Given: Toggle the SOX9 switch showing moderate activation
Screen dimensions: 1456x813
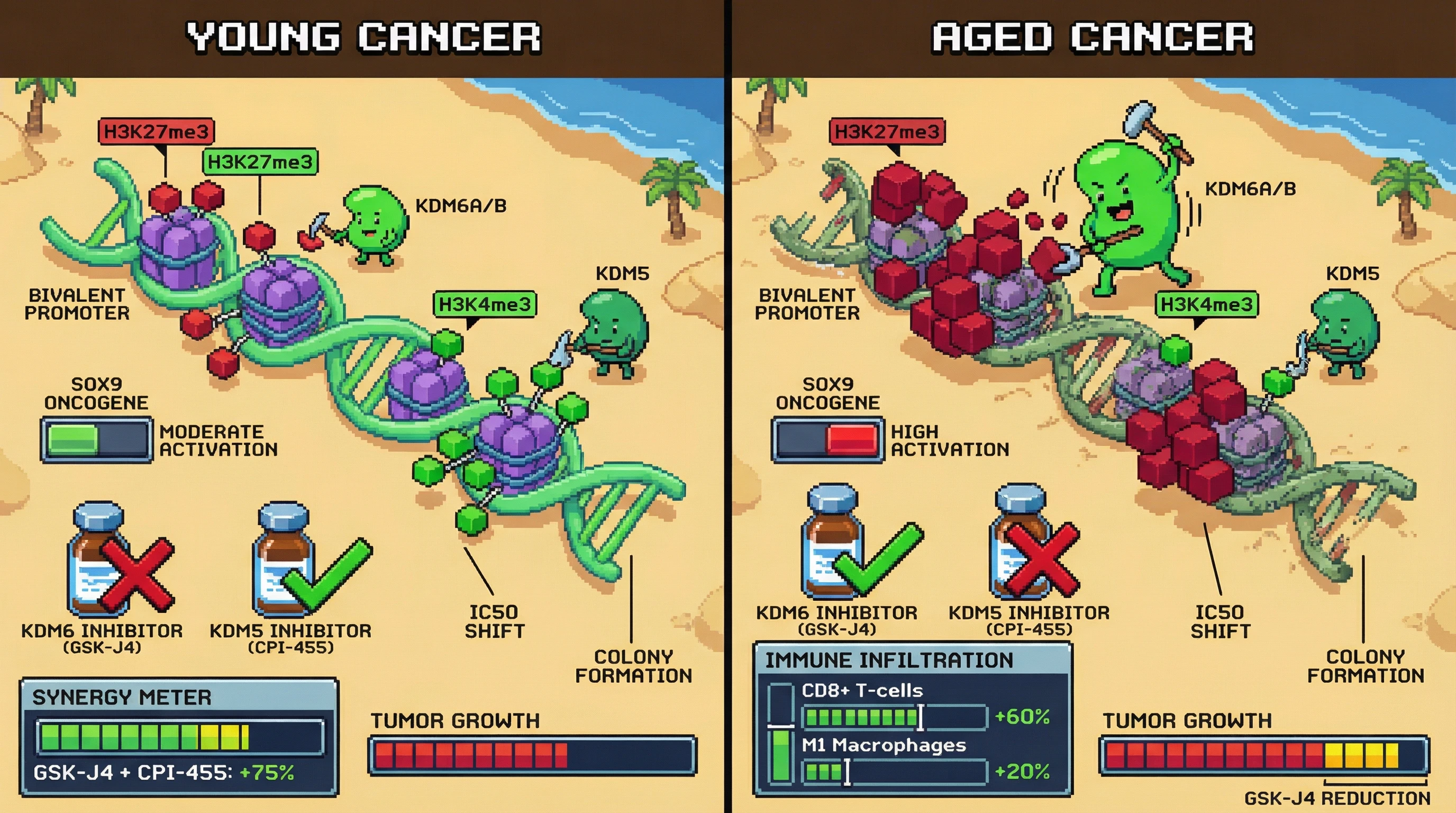Looking at the screenshot, I should point(96,440).
